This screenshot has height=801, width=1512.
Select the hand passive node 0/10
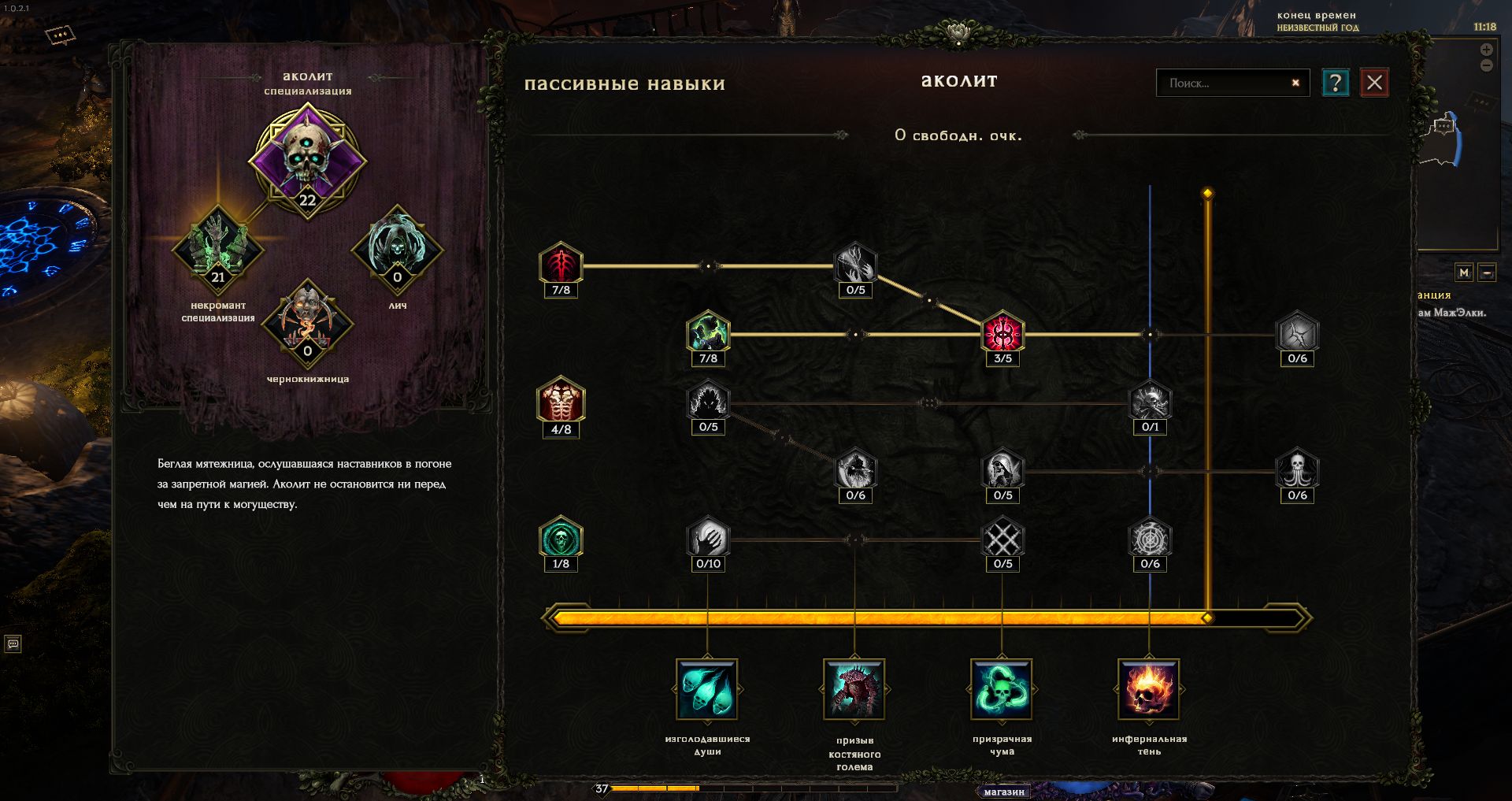pos(708,538)
